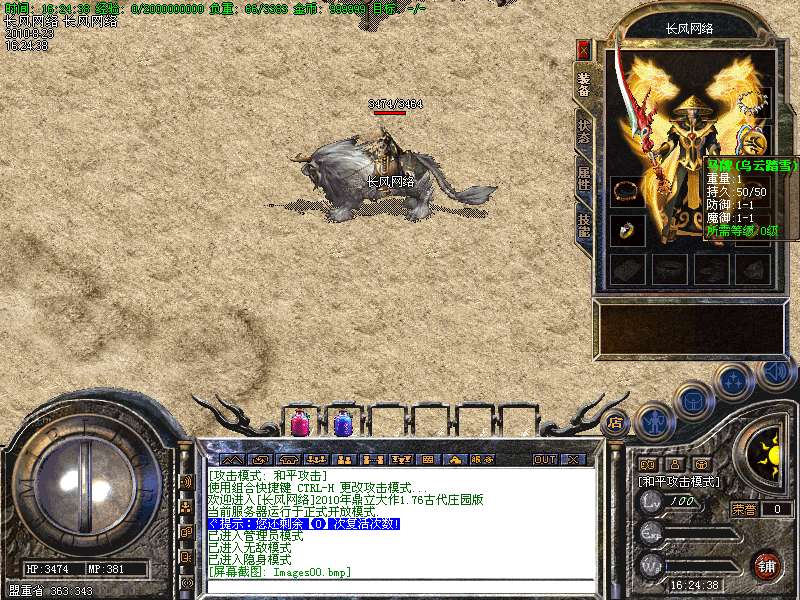Viewport: 800px width, 600px height.
Task: Open the 店 shop button
Action: pyautogui.click(x=616, y=422)
